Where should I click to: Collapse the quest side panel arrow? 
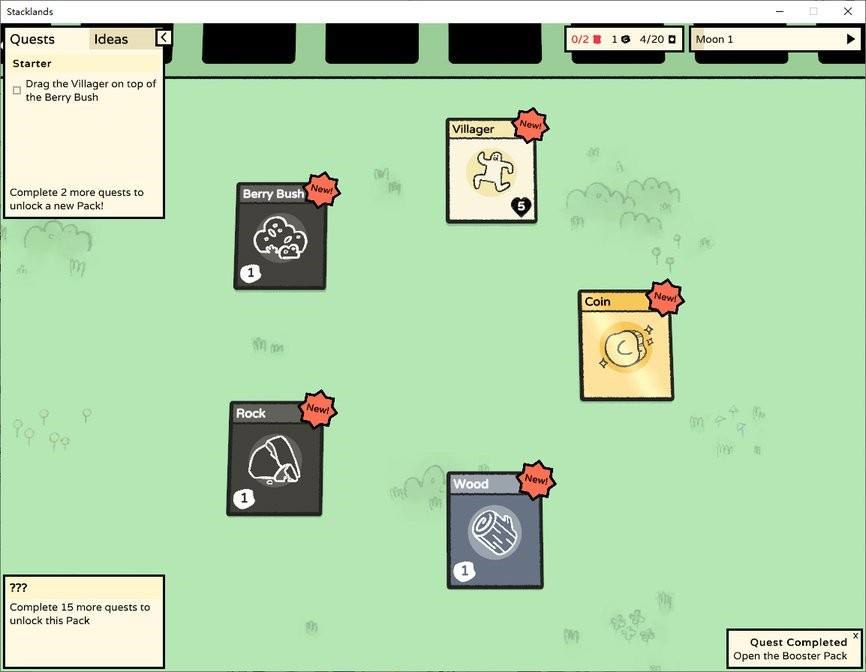pos(163,38)
